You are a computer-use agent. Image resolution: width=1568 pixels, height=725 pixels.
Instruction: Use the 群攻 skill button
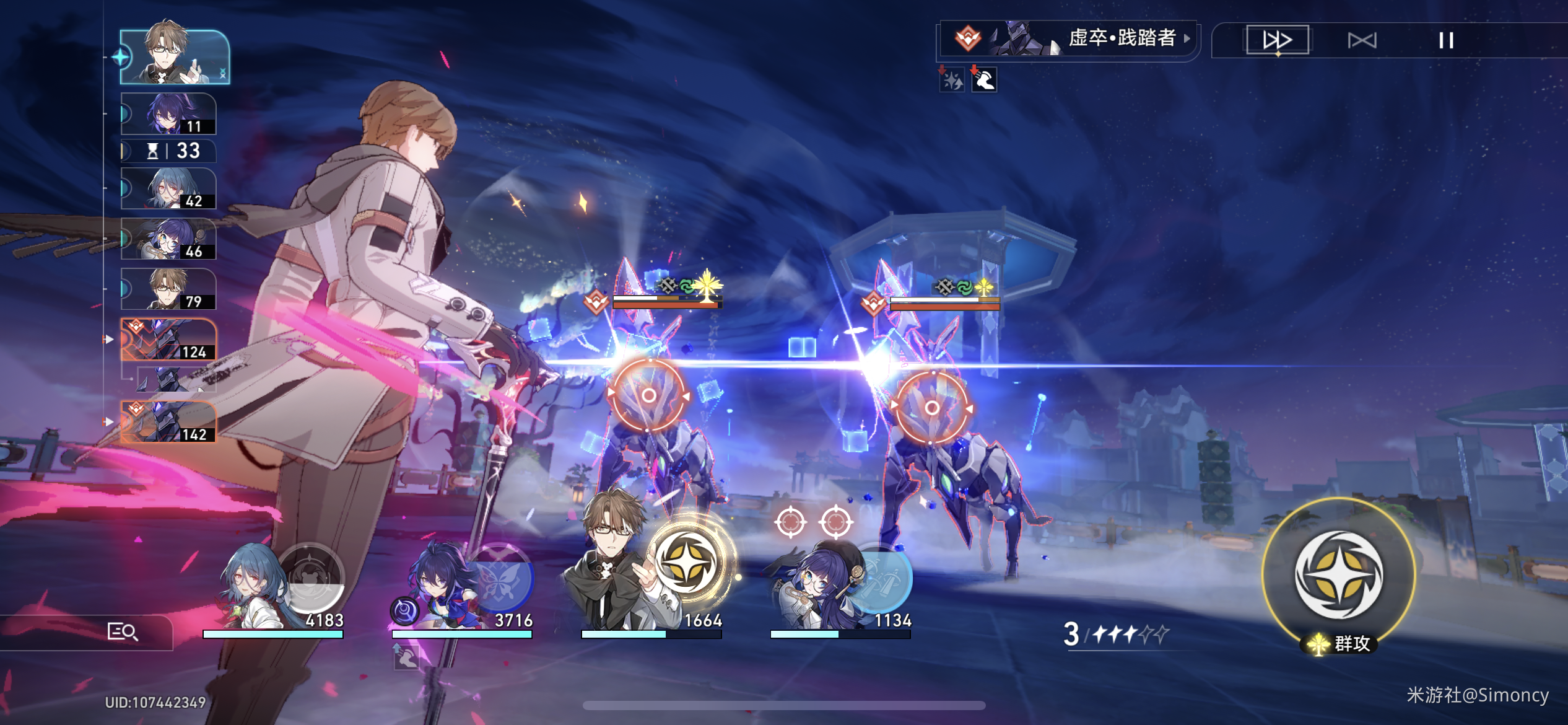[1338, 574]
